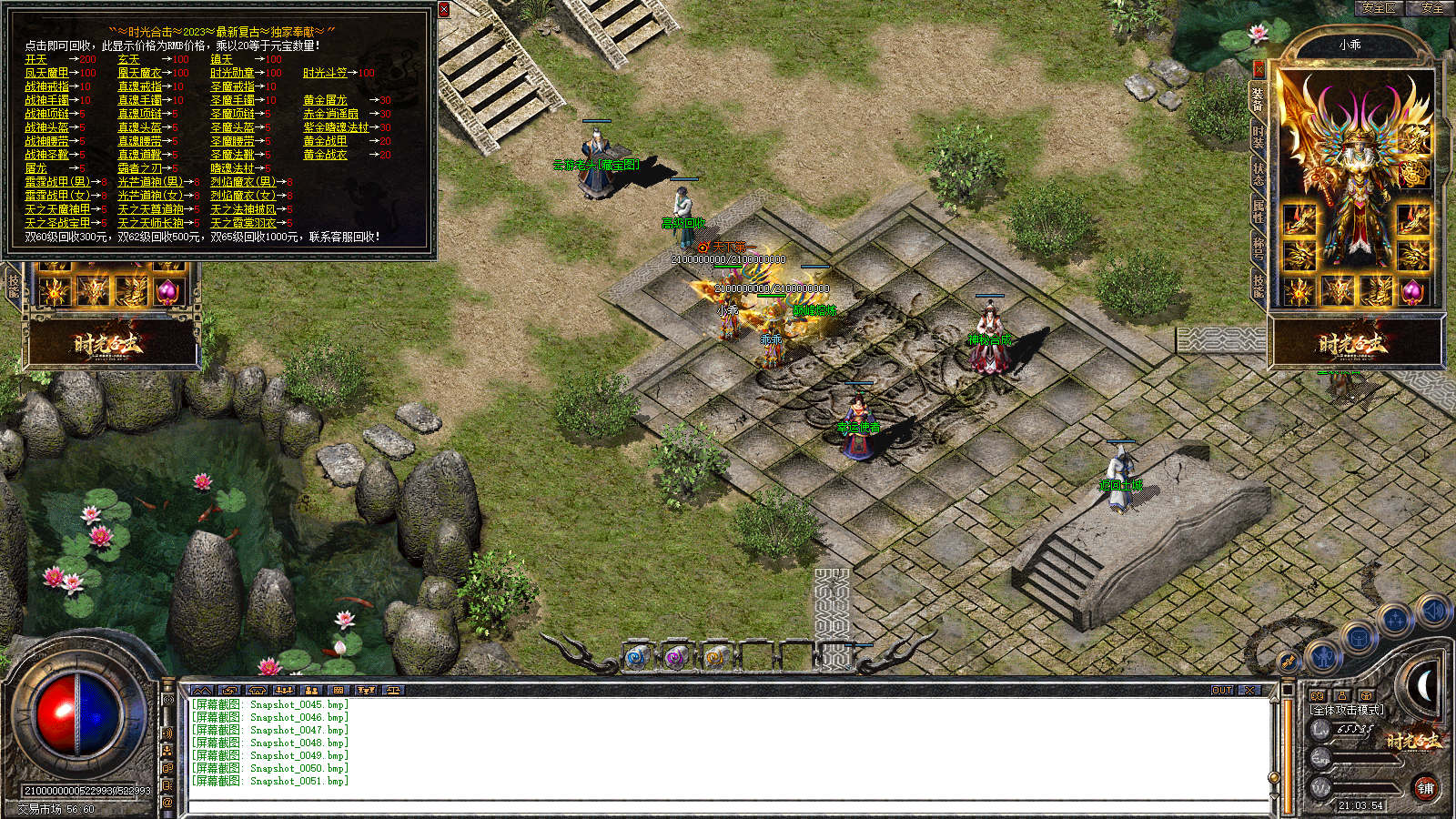This screenshot has height=819, width=1456.
Task: Toggle the day/night moon icon
Action: tap(1425, 685)
